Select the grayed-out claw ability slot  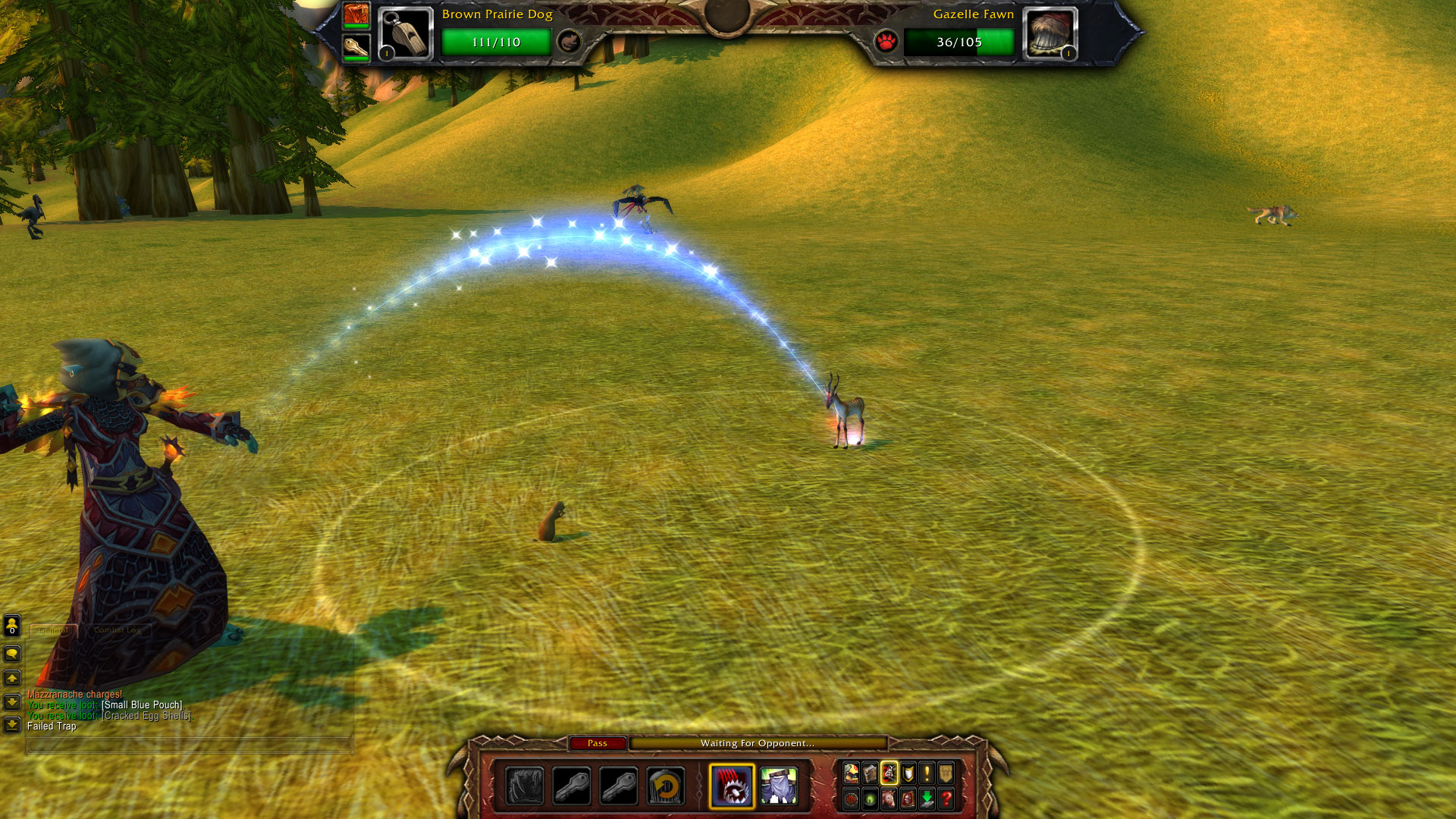tap(525, 786)
